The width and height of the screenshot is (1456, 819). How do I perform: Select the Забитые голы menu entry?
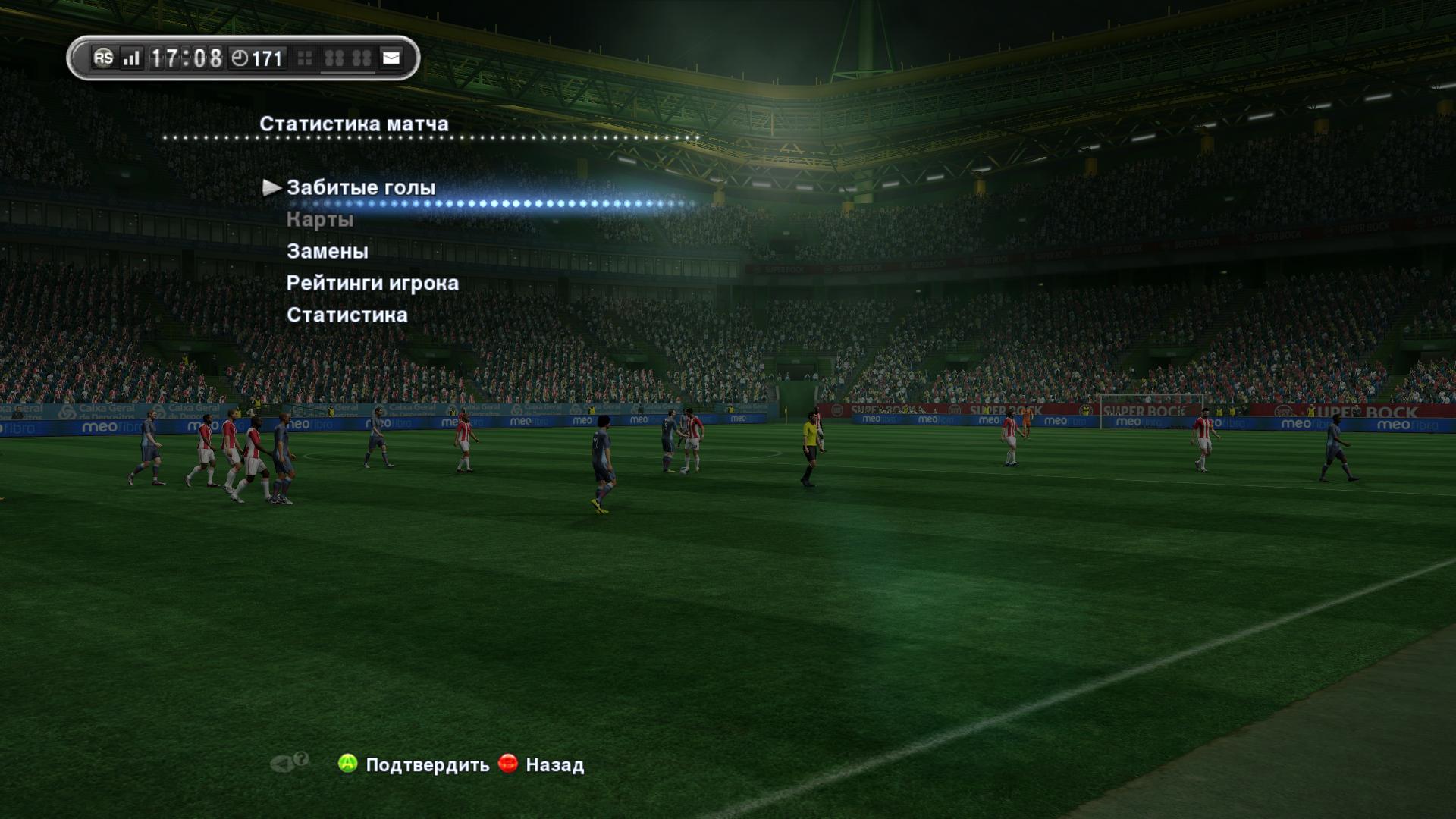click(361, 188)
